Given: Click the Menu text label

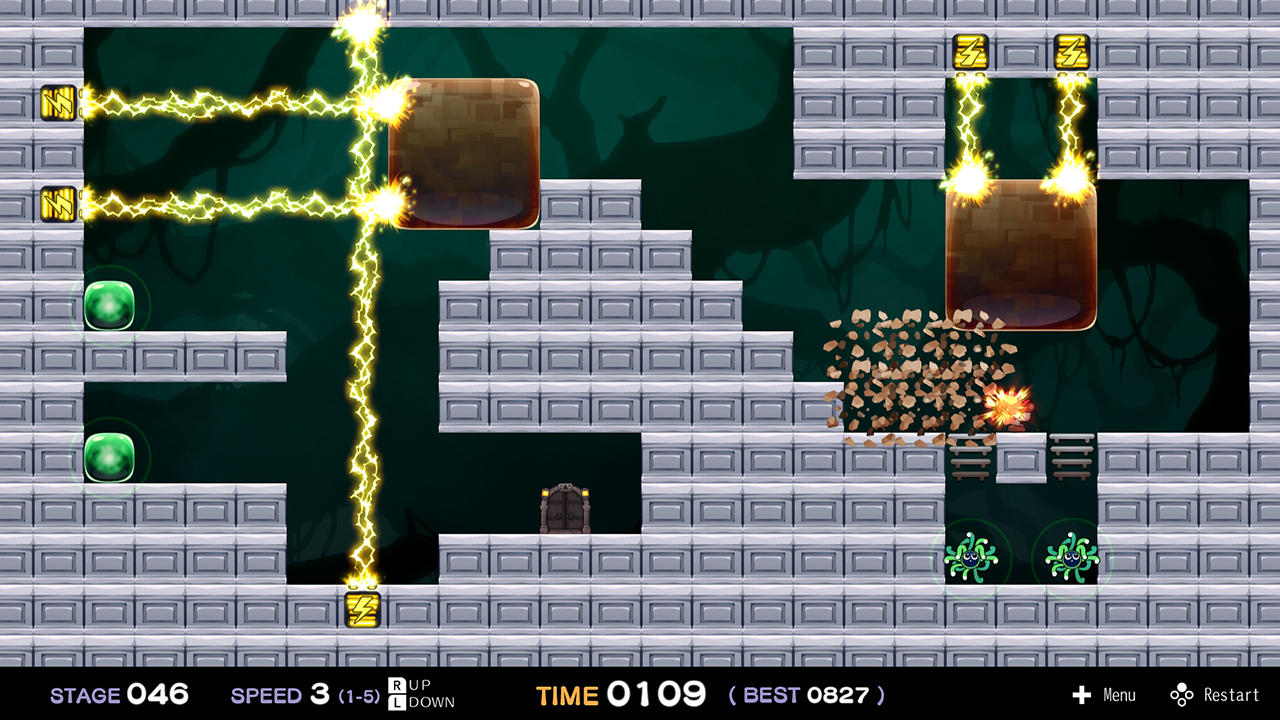Looking at the screenshot, I should (x=1118, y=695).
